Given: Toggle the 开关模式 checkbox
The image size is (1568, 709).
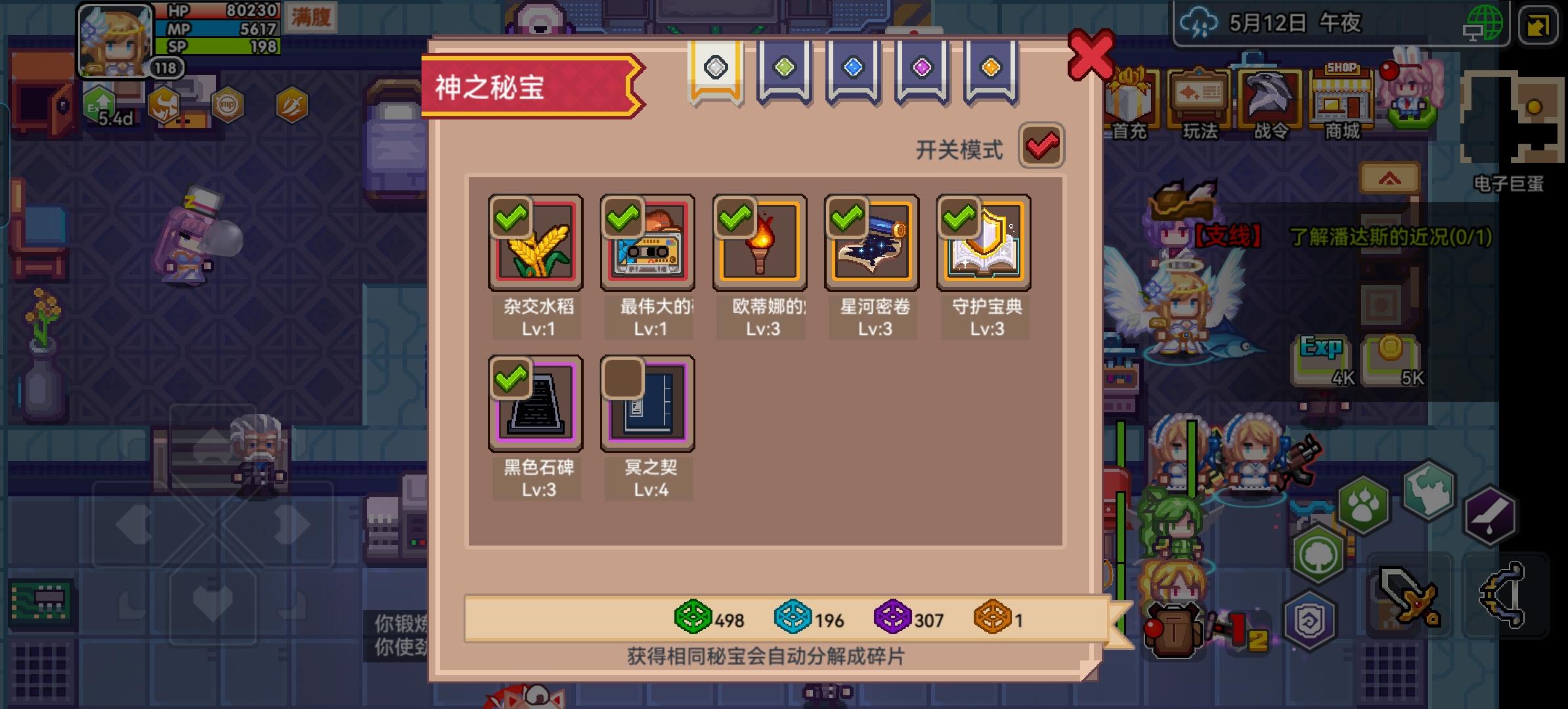Looking at the screenshot, I should point(1043,146).
